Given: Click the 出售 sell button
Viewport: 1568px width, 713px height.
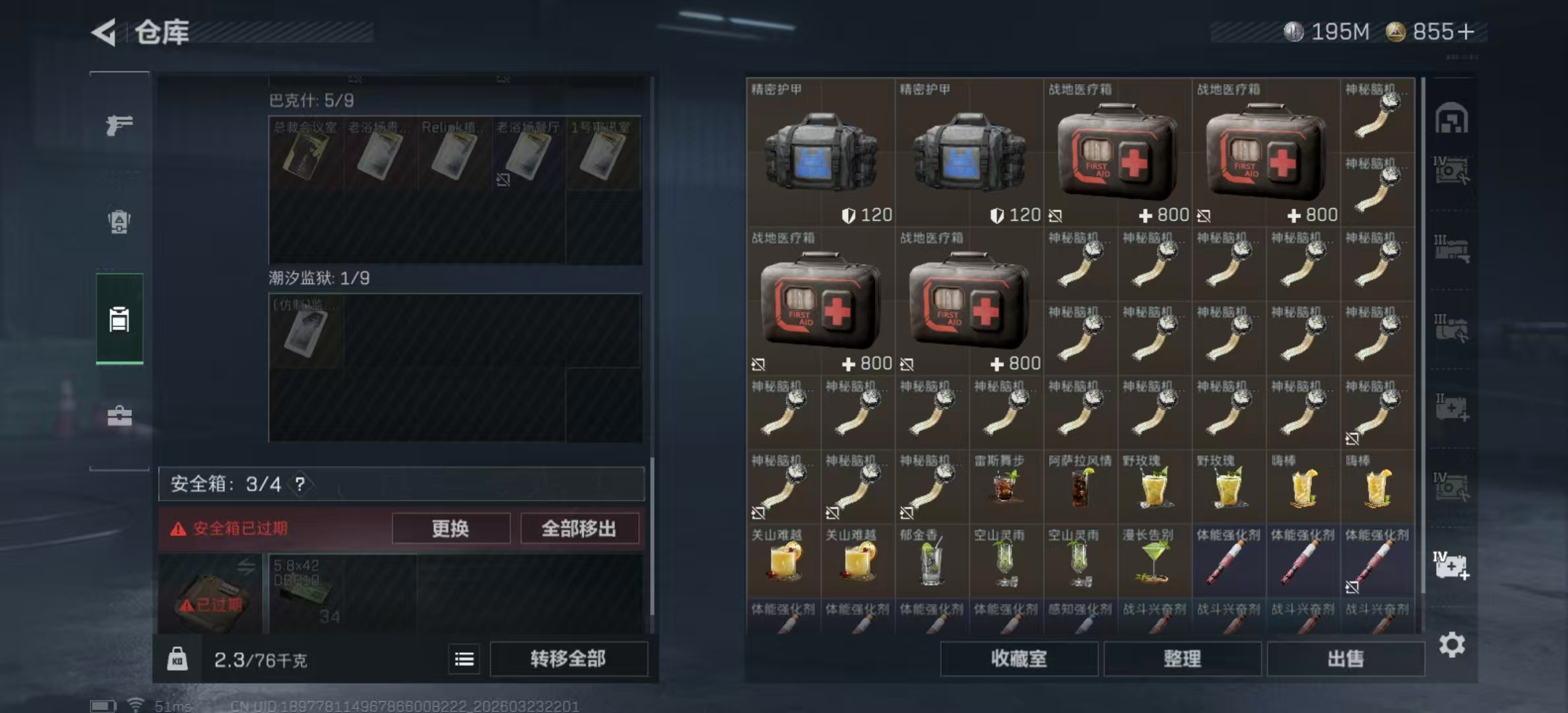Looking at the screenshot, I should coord(1346,659).
